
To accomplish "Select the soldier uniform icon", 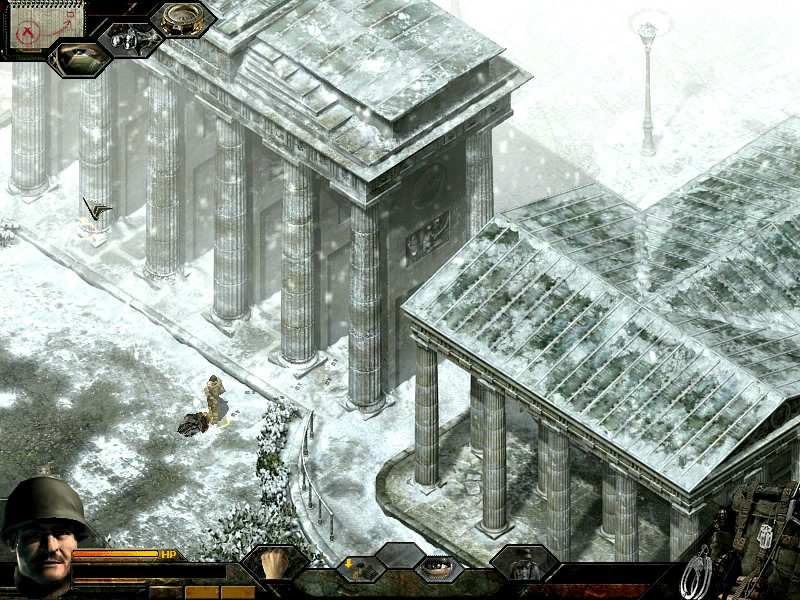I will (523, 564).
